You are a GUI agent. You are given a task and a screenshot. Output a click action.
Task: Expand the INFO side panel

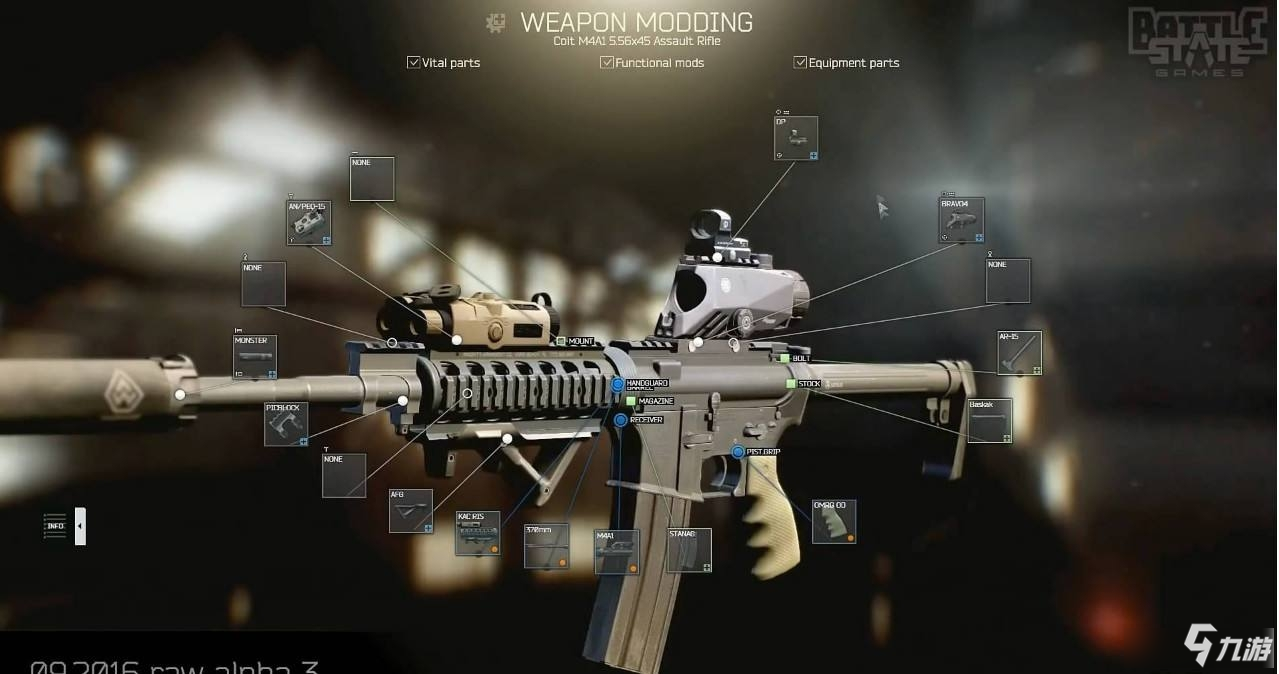pyautogui.click(x=80, y=526)
